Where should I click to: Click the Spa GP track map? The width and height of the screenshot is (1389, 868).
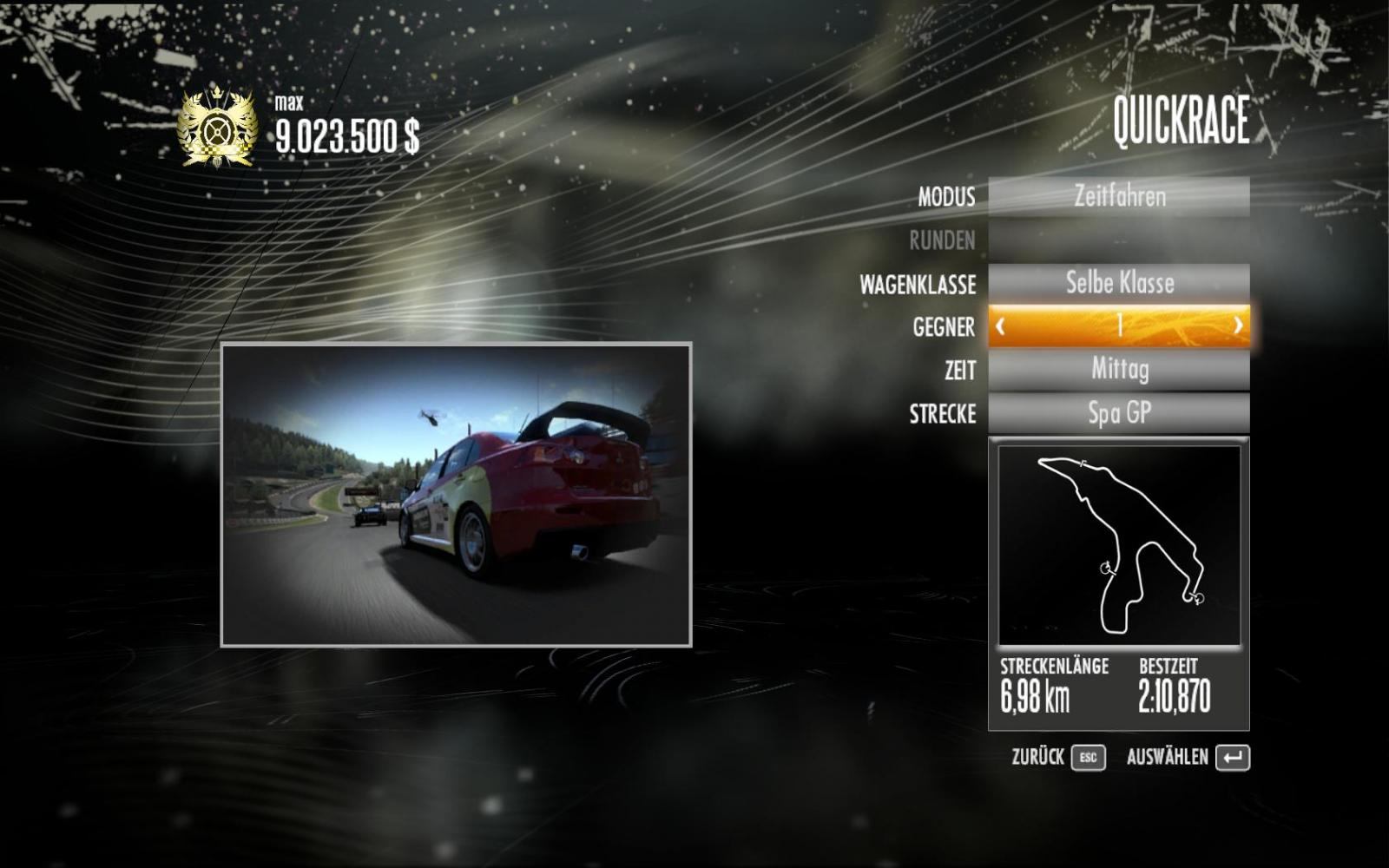(x=1119, y=545)
